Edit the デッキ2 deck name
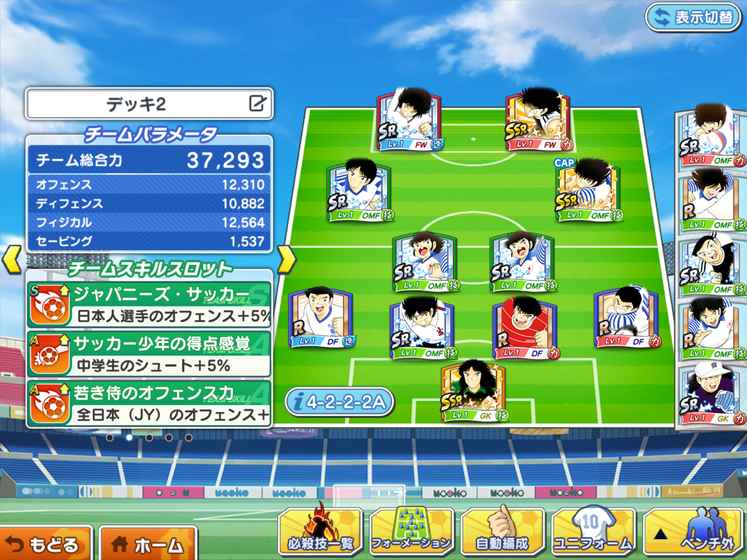Screen dimensions: 747x560 click(258, 102)
